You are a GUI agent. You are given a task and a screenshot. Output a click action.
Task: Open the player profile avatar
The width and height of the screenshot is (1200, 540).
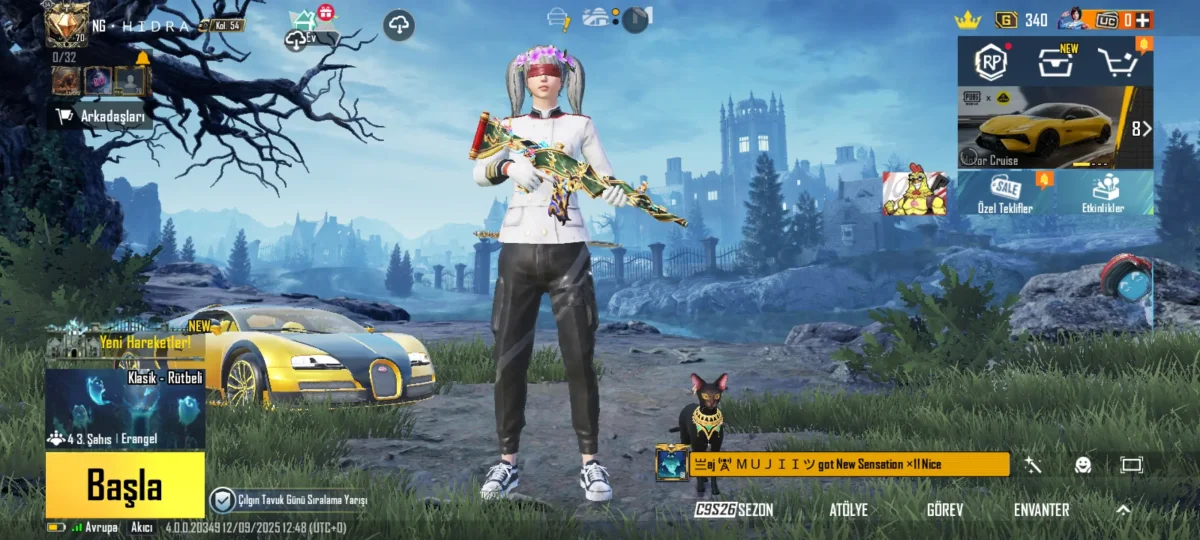[67, 24]
